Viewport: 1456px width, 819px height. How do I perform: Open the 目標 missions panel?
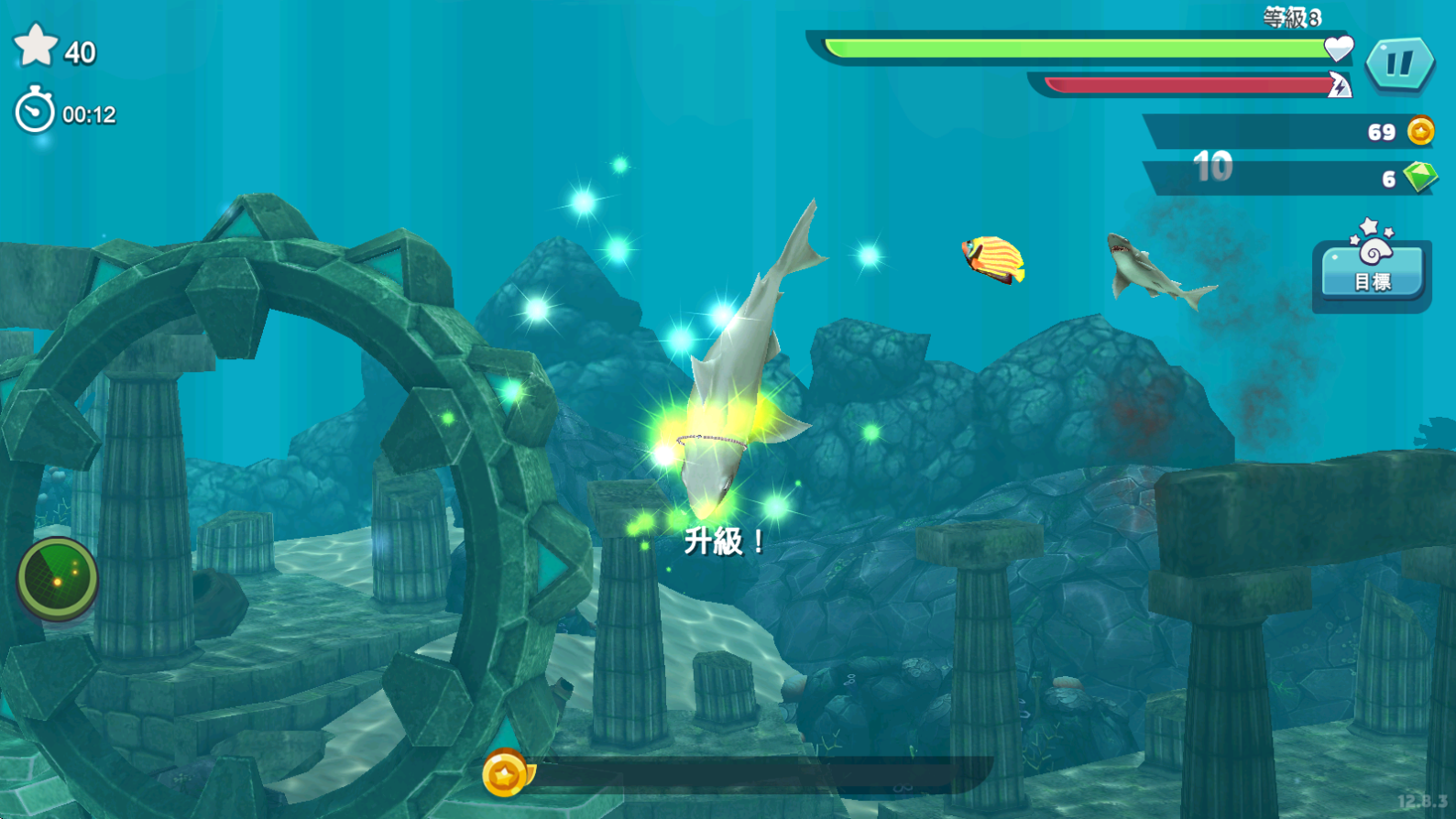click(x=1372, y=270)
